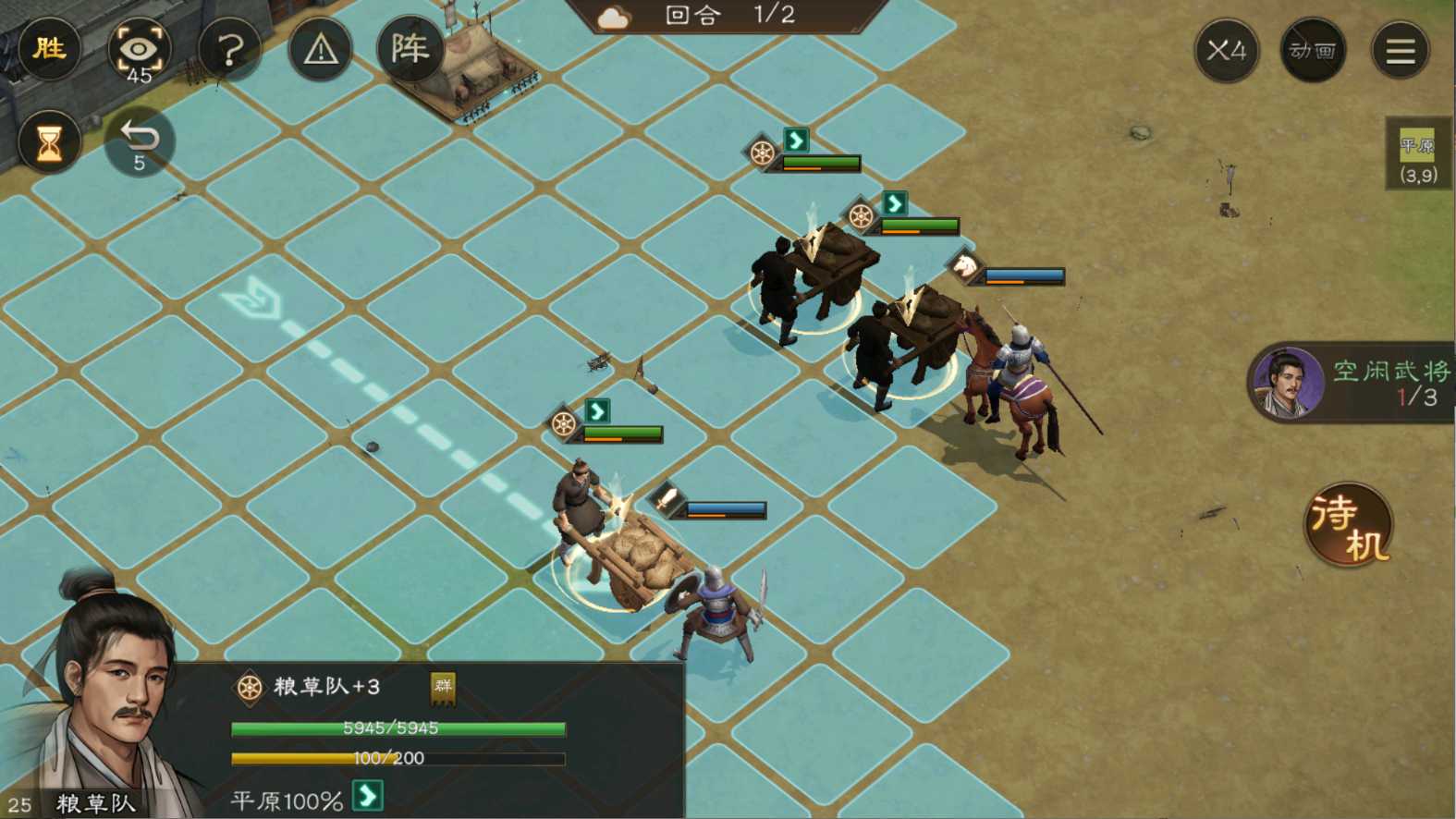Open the victory conditions 胜 button
The width and height of the screenshot is (1456, 819).
[x=49, y=48]
